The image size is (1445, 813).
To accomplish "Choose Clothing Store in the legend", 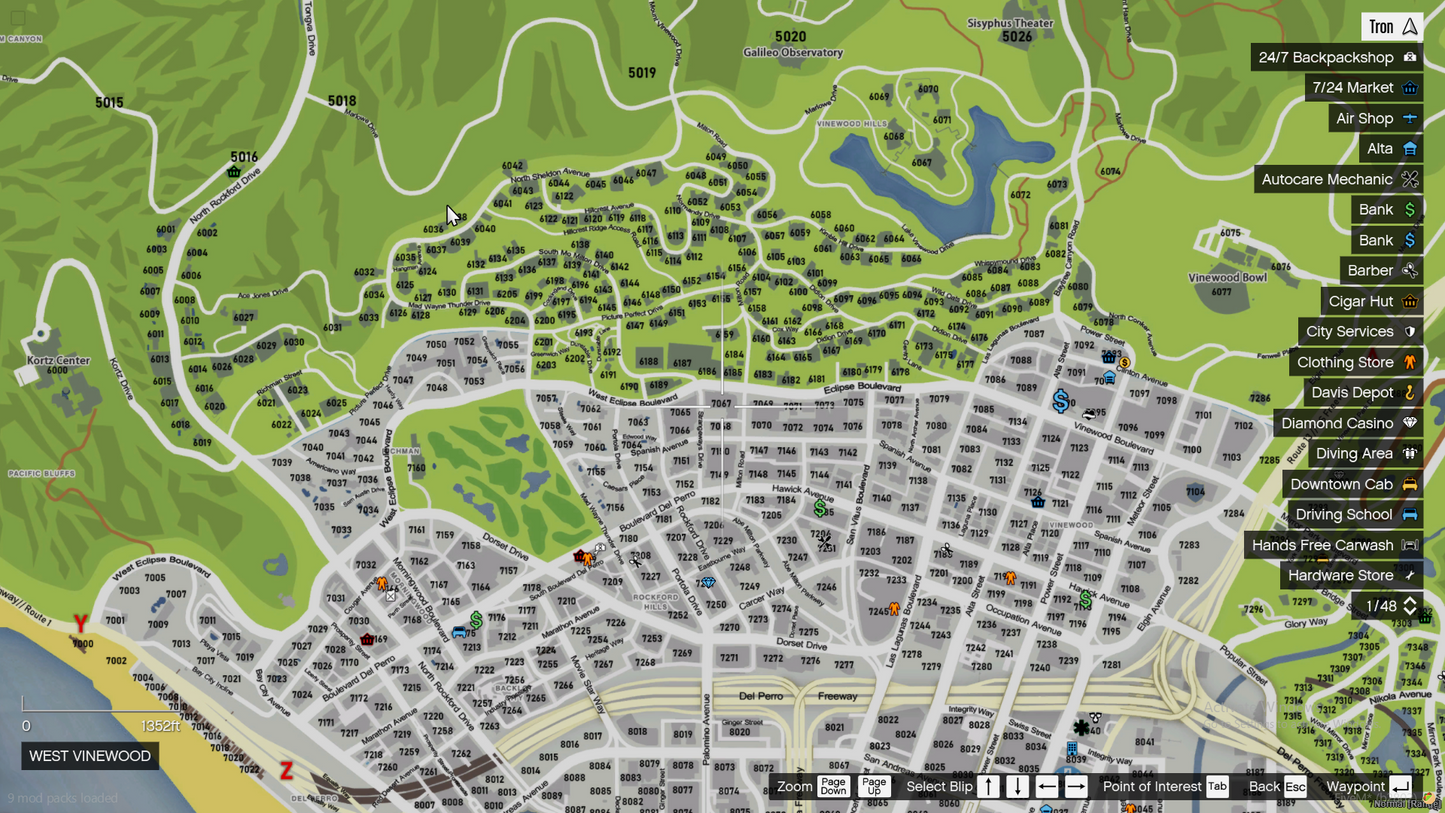I will tap(1355, 362).
